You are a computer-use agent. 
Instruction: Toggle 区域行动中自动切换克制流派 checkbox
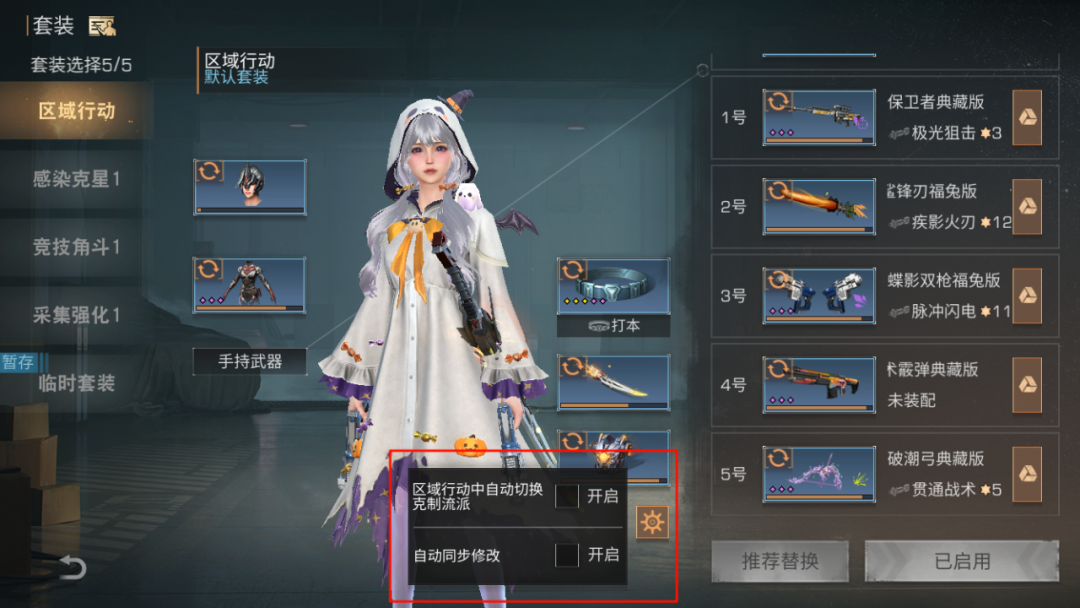(x=567, y=496)
